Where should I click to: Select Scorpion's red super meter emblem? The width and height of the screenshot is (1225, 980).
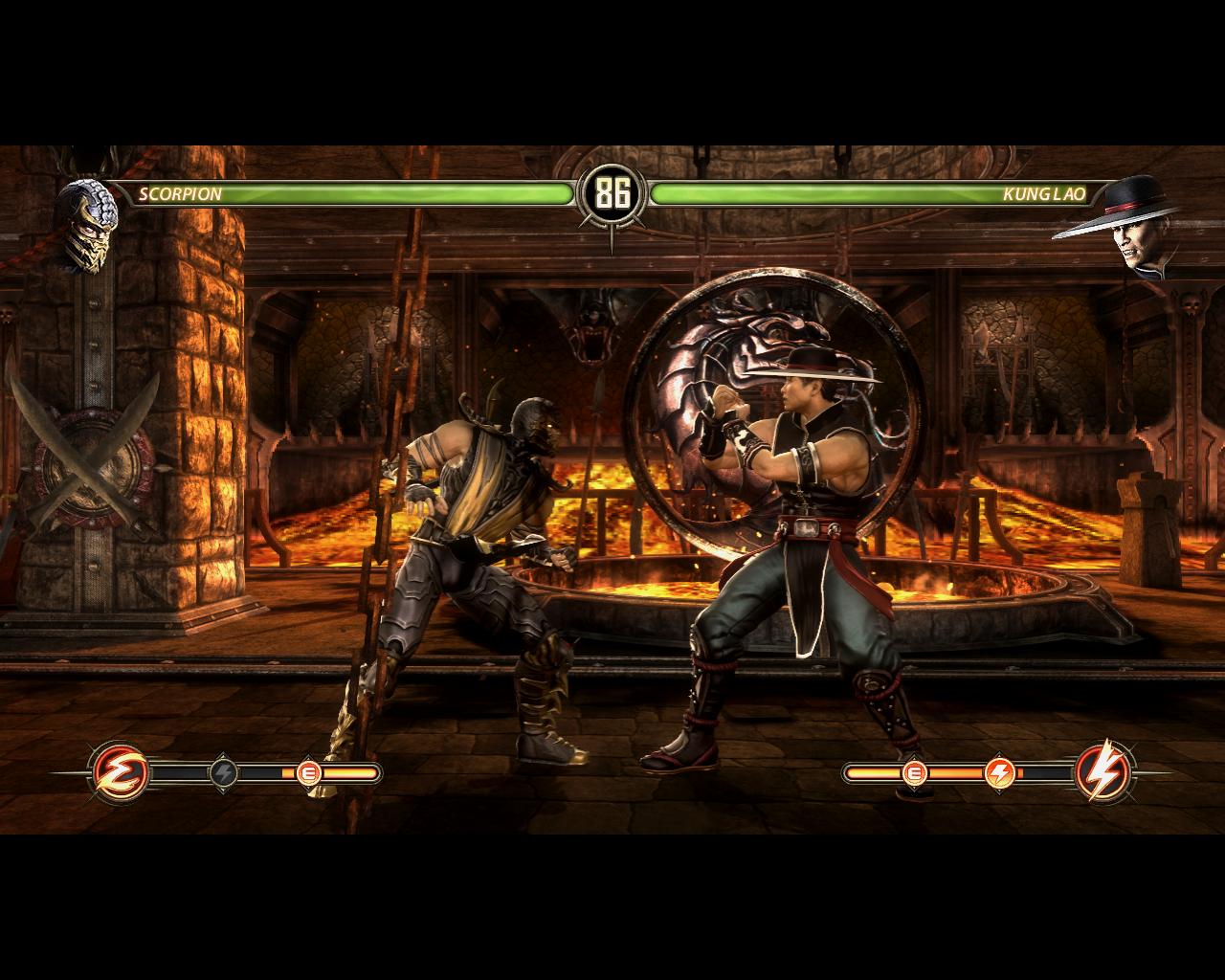[121, 771]
